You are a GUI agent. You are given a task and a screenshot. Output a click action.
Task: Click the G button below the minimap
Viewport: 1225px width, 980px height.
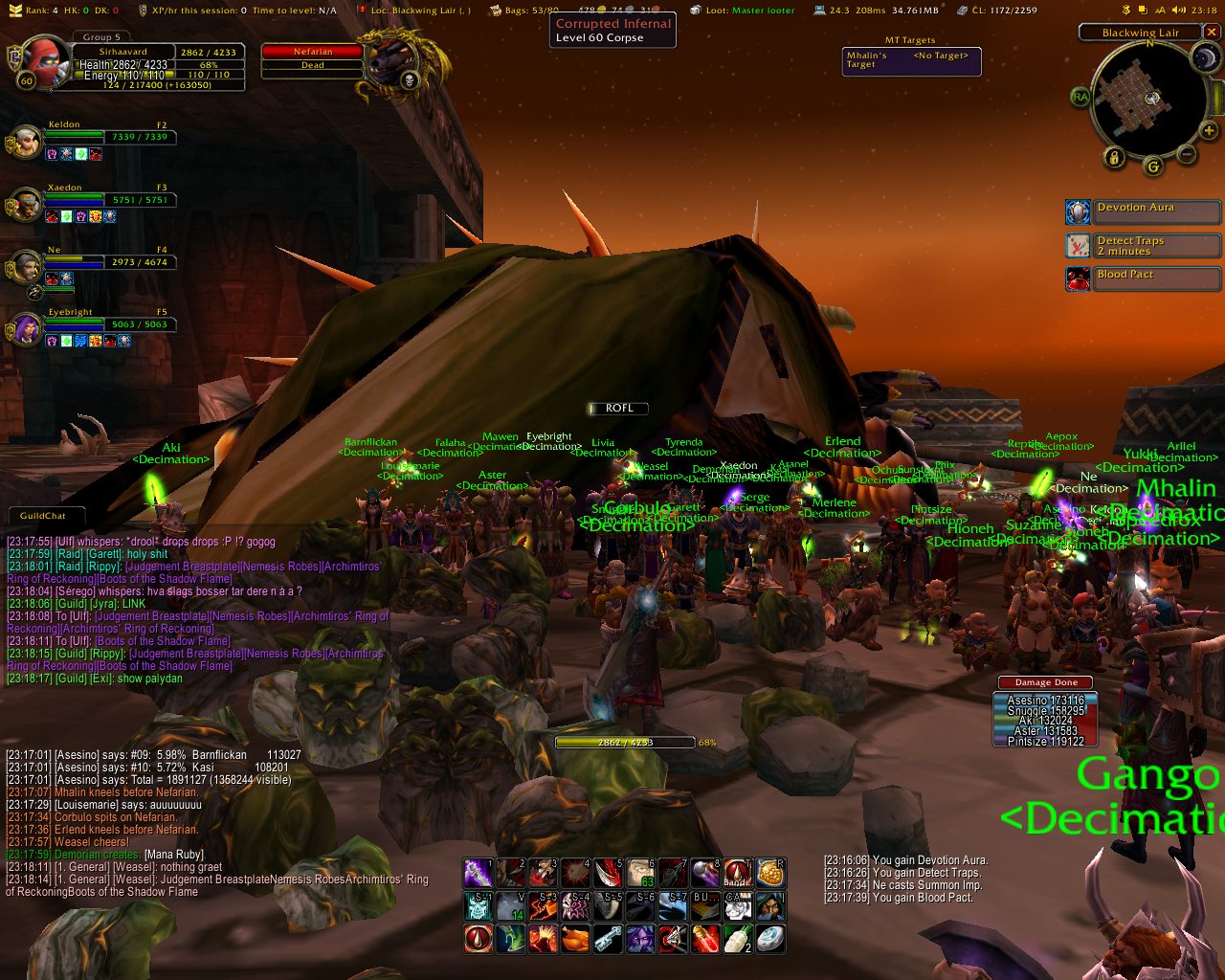[1152, 167]
